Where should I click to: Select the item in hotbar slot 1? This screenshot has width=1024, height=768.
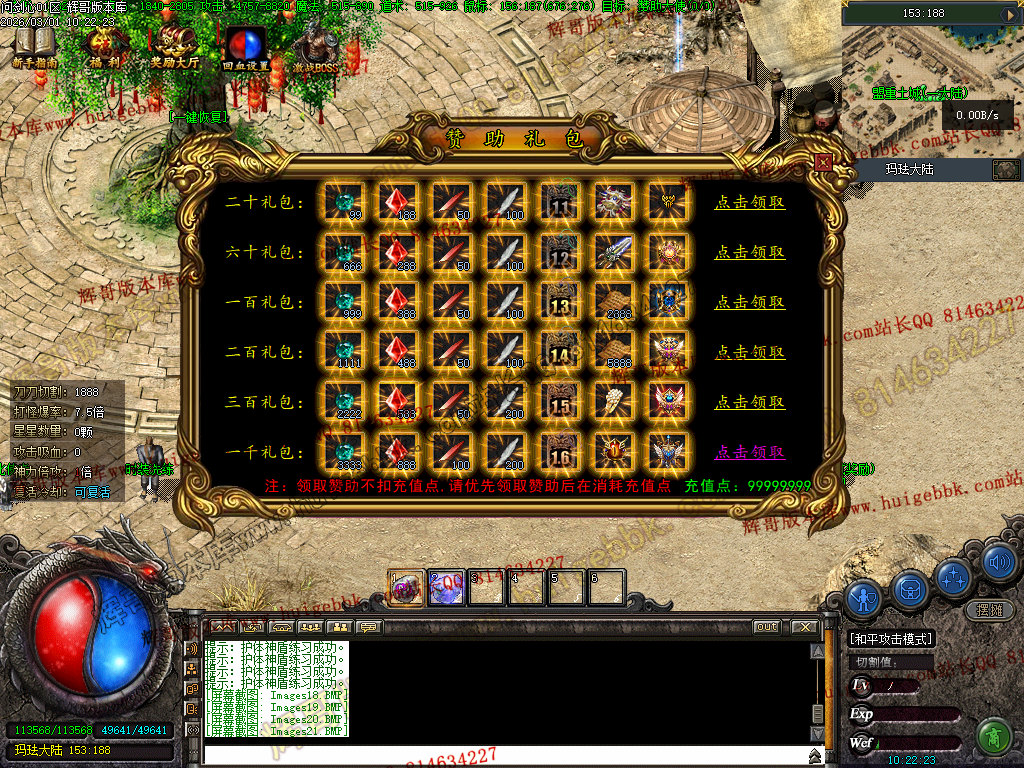tap(407, 588)
